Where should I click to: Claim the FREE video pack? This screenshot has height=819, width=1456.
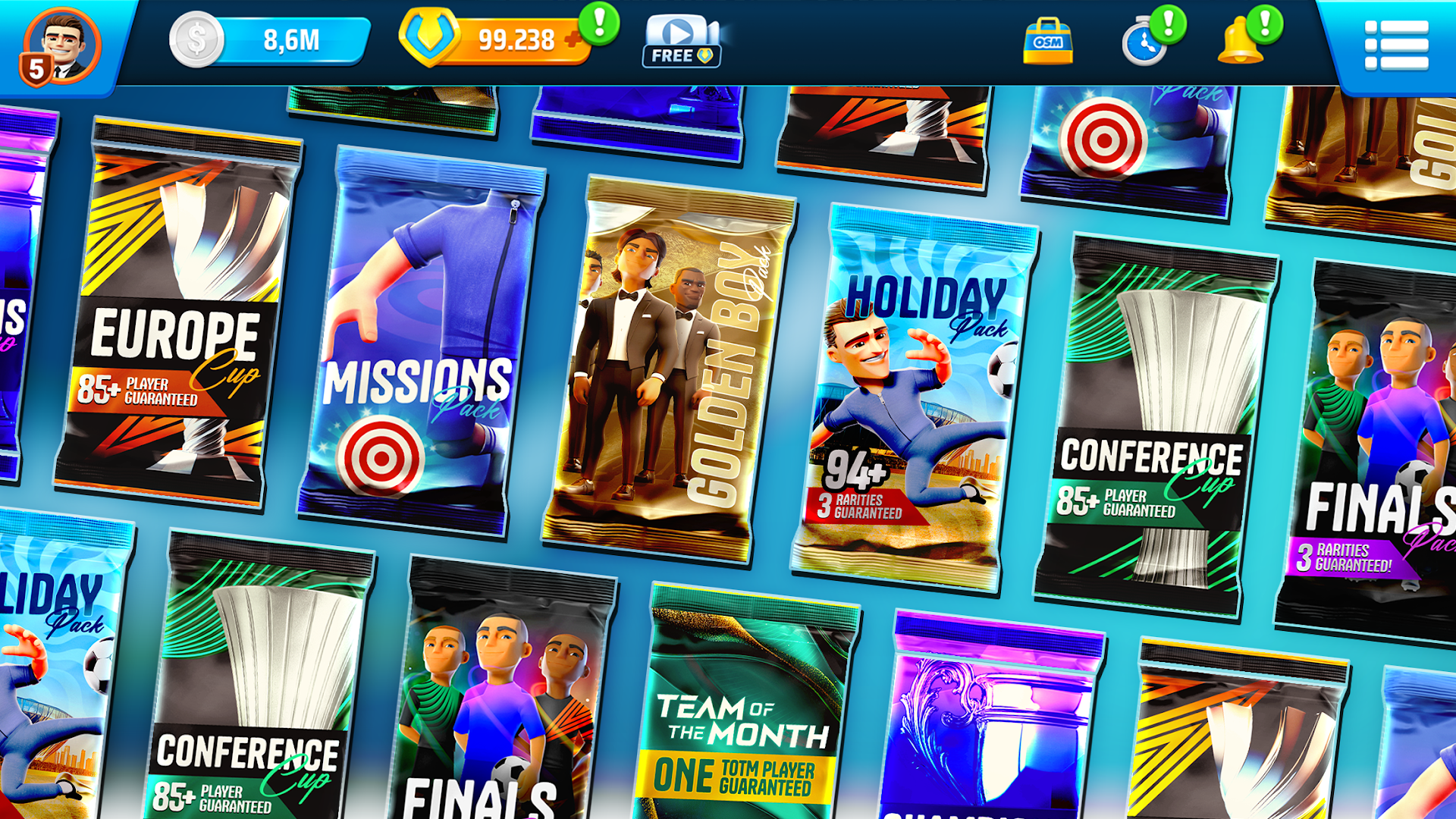[680, 55]
